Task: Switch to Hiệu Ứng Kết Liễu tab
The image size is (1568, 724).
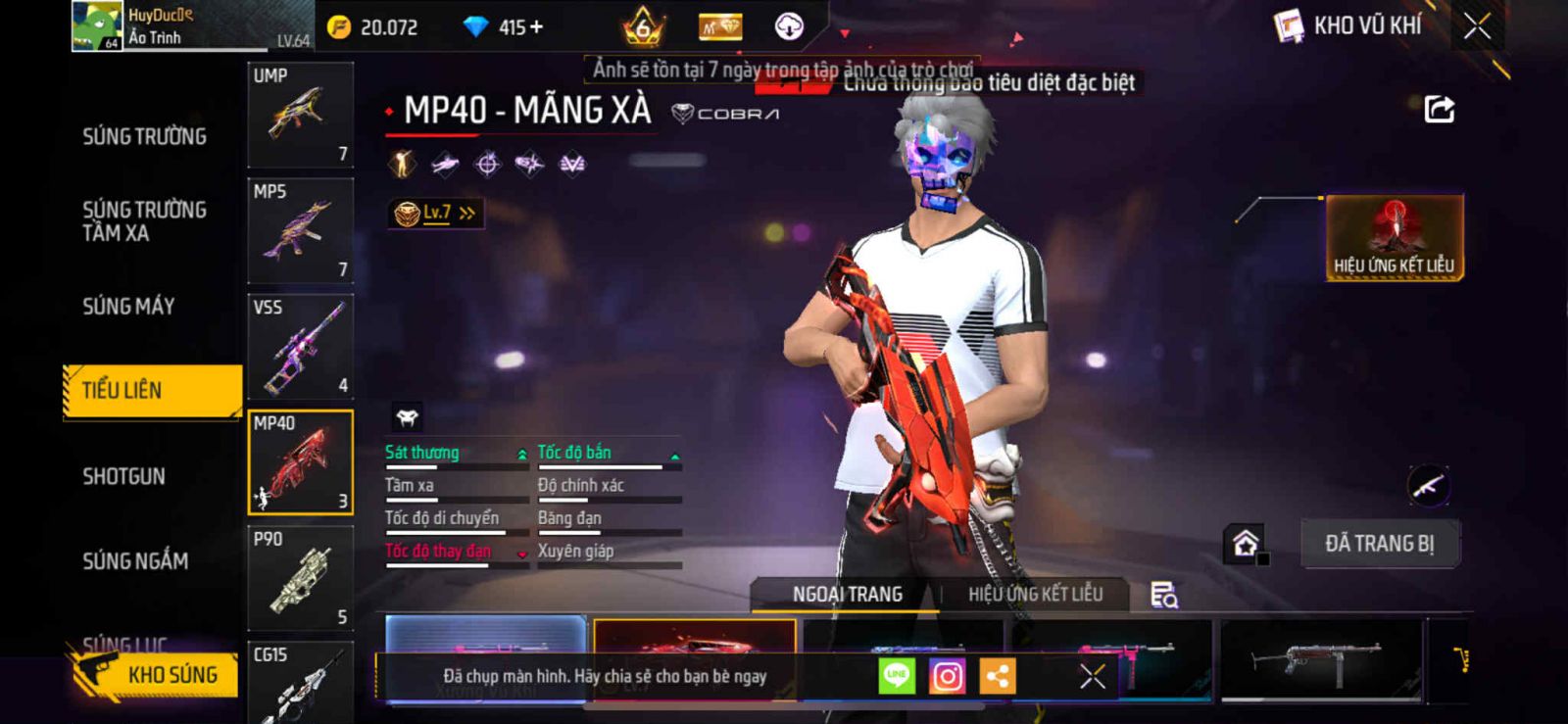Action: point(1035,594)
